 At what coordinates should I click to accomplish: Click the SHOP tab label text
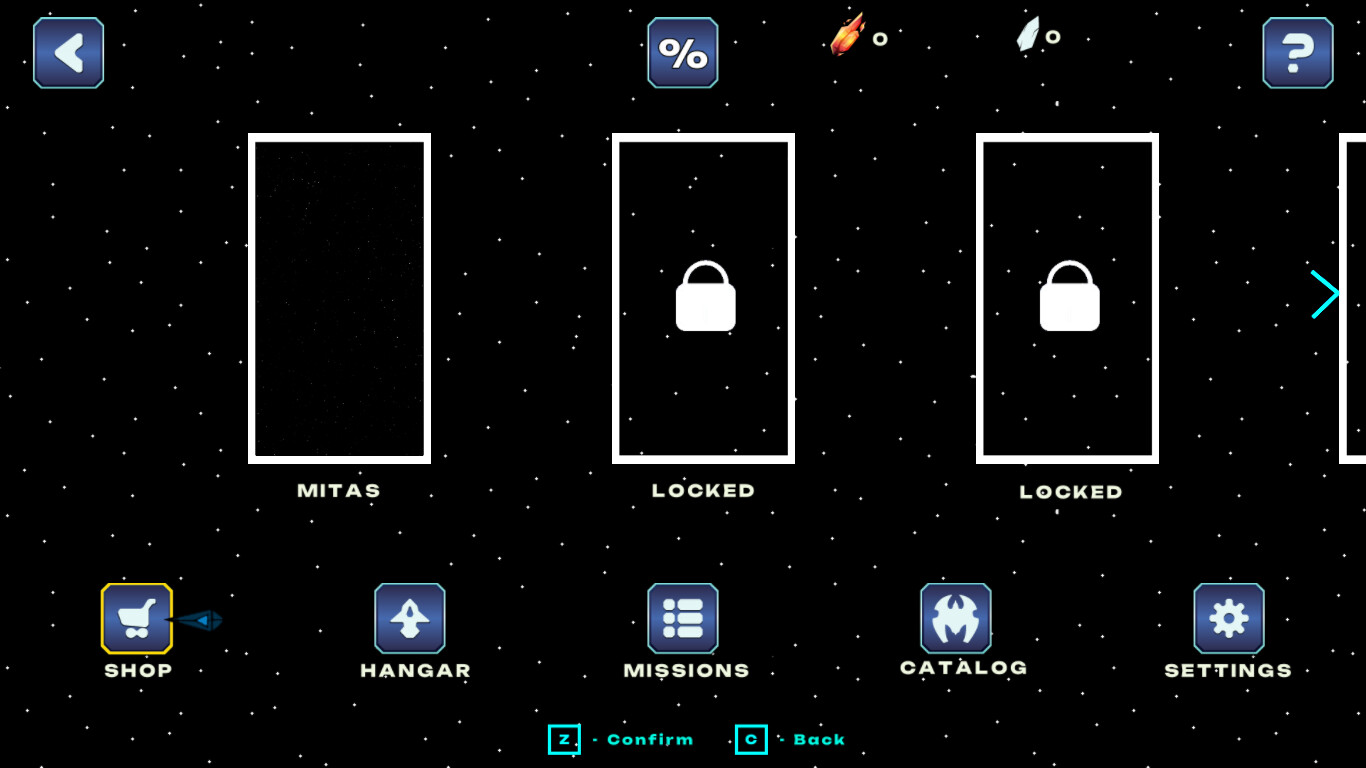137,670
